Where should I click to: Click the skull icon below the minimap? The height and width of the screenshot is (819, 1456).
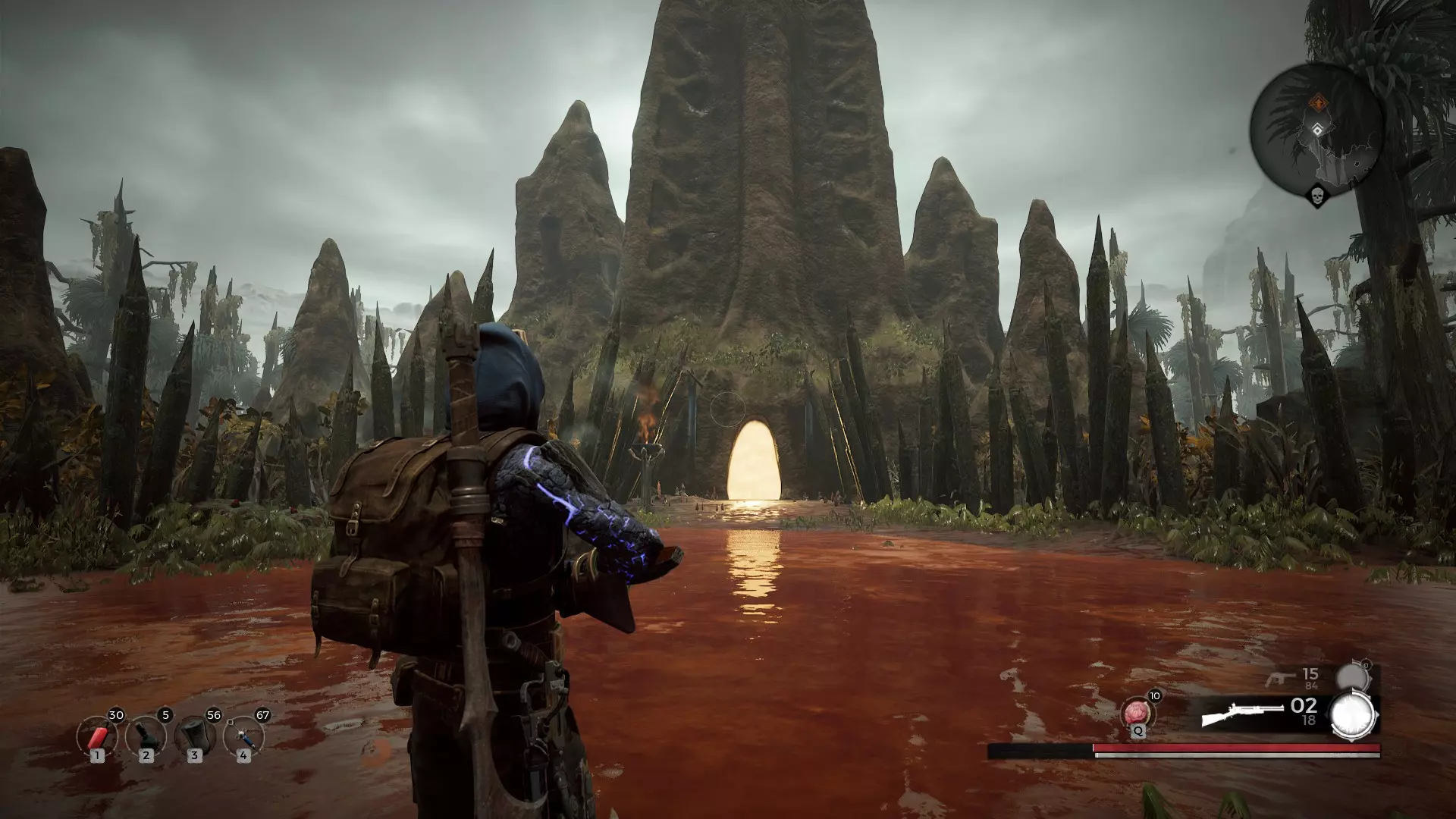(x=1317, y=196)
